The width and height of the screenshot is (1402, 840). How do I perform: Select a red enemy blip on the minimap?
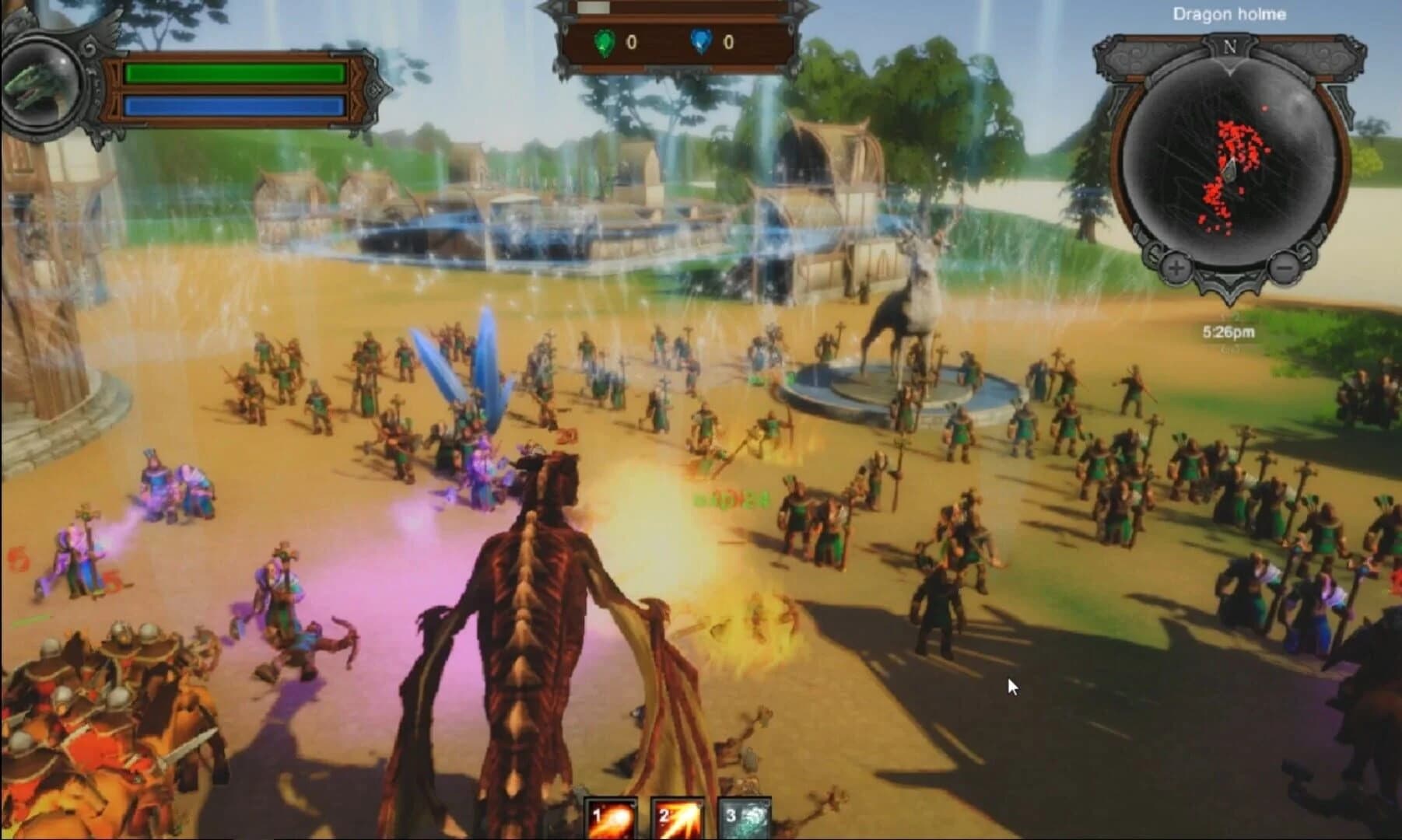pos(1233,132)
